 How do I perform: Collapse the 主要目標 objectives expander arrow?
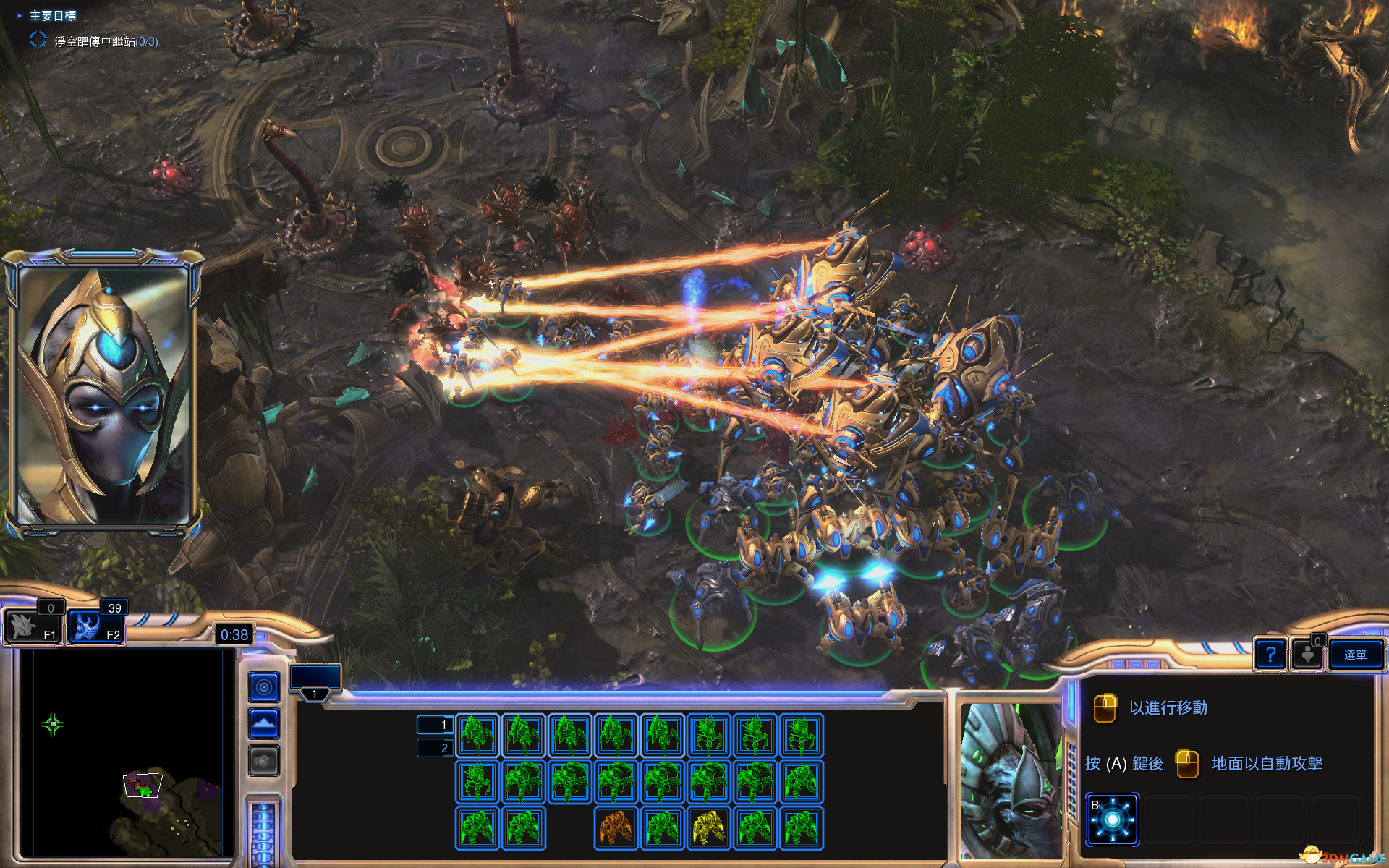coord(18,15)
